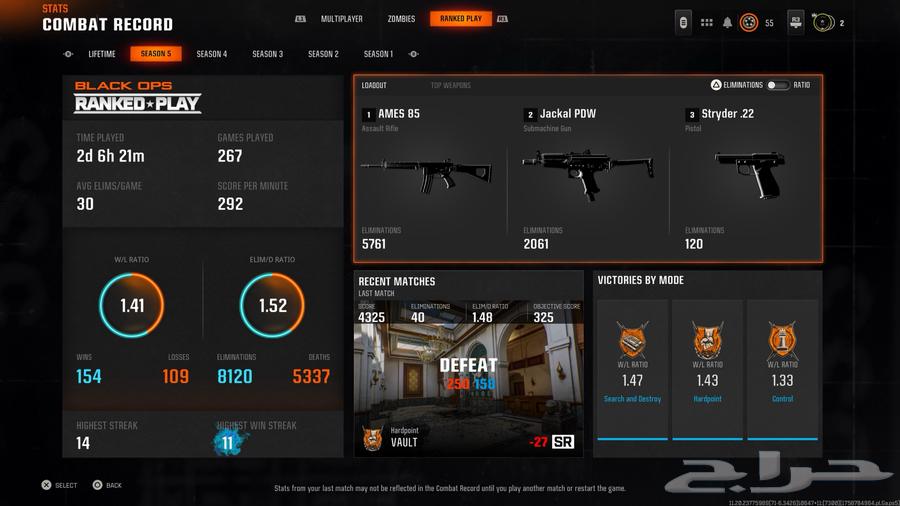Select the Hardpoint victories mode tile
900x506 pixels.
click(x=707, y=368)
